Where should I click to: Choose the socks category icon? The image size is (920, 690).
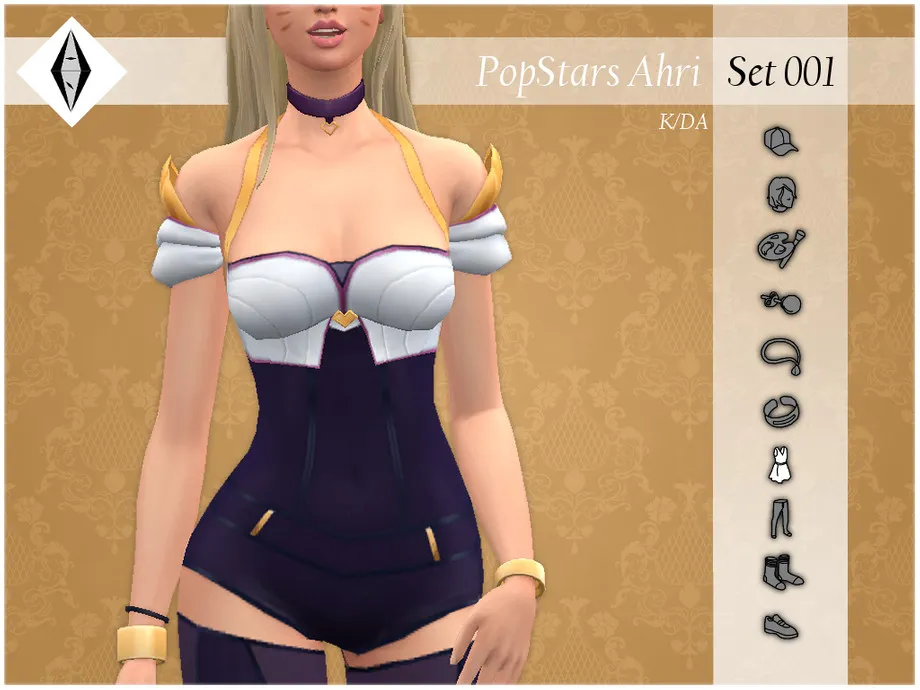pyautogui.click(x=781, y=572)
